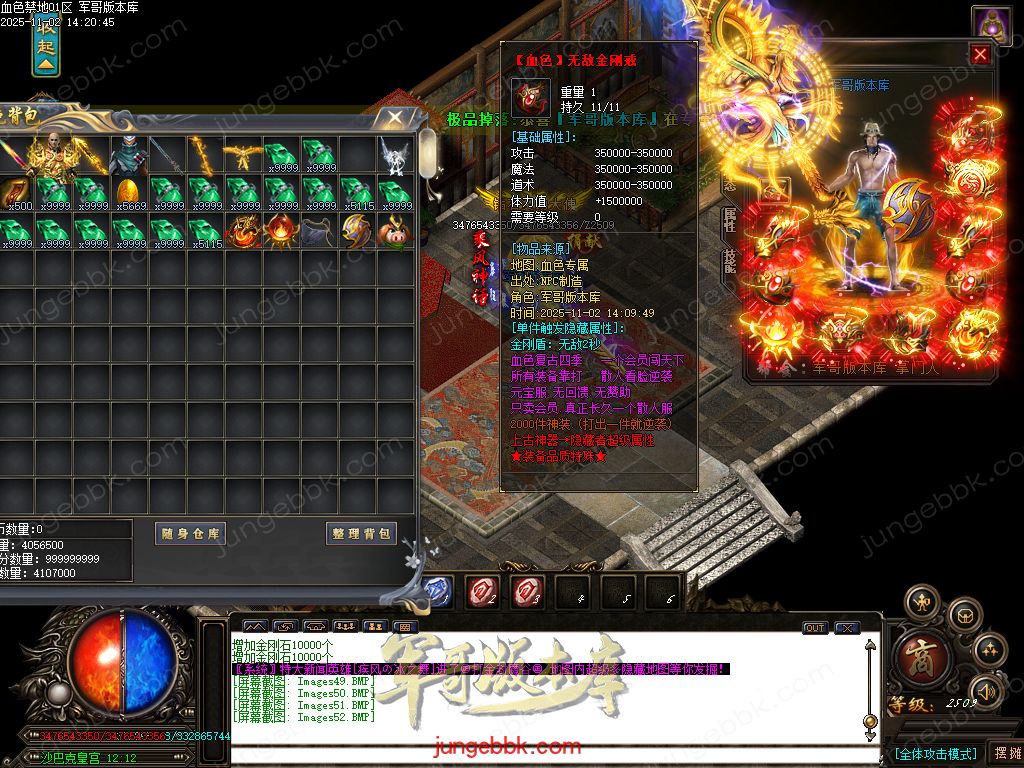
Task: Use the red rune in hotbar slot 2
Action: (484, 592)
